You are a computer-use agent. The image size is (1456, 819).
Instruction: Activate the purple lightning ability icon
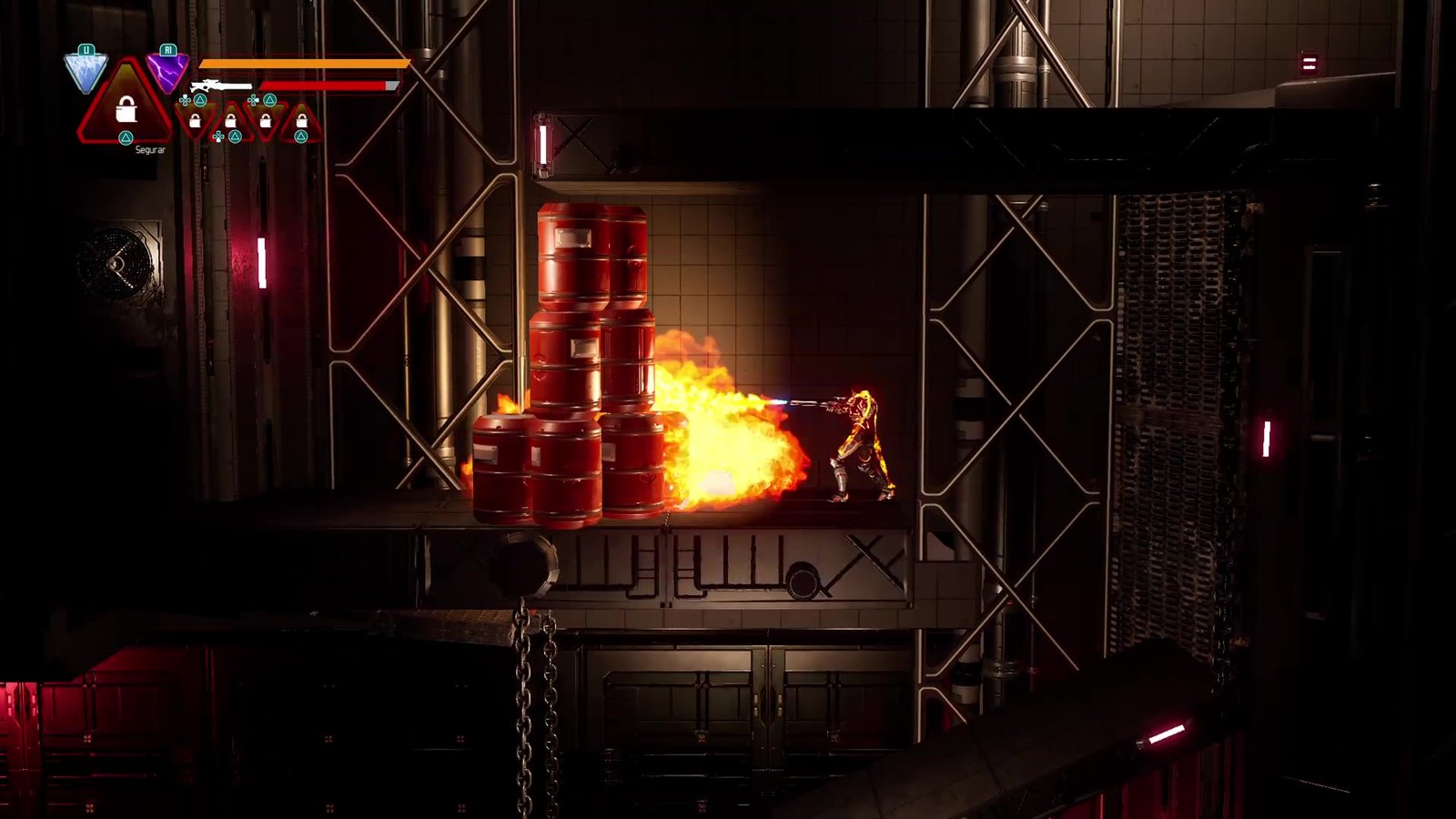pyautogui.click(x=167, y=72)
